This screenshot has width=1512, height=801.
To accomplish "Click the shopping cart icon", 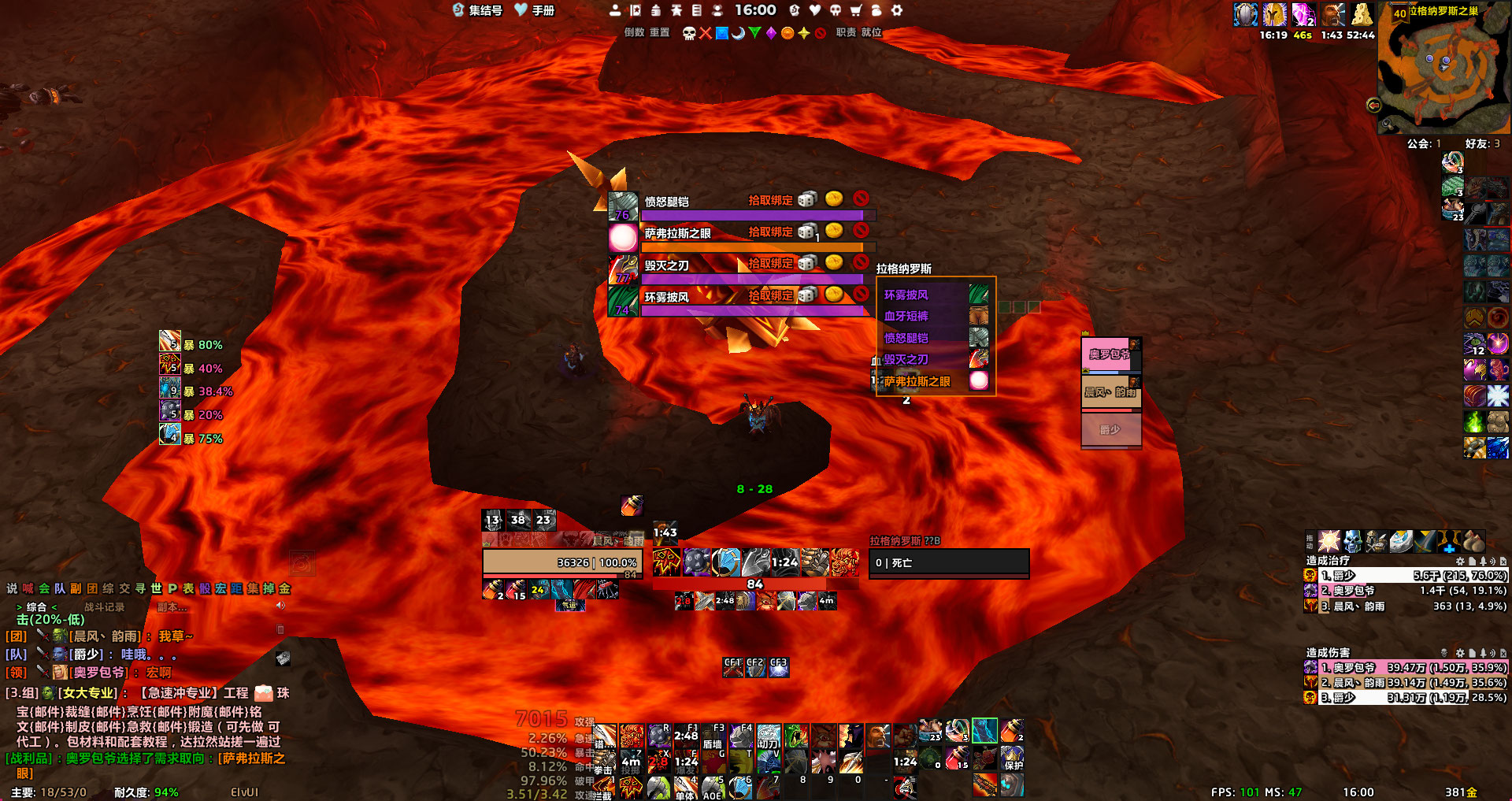I will (x=856, y=10).
